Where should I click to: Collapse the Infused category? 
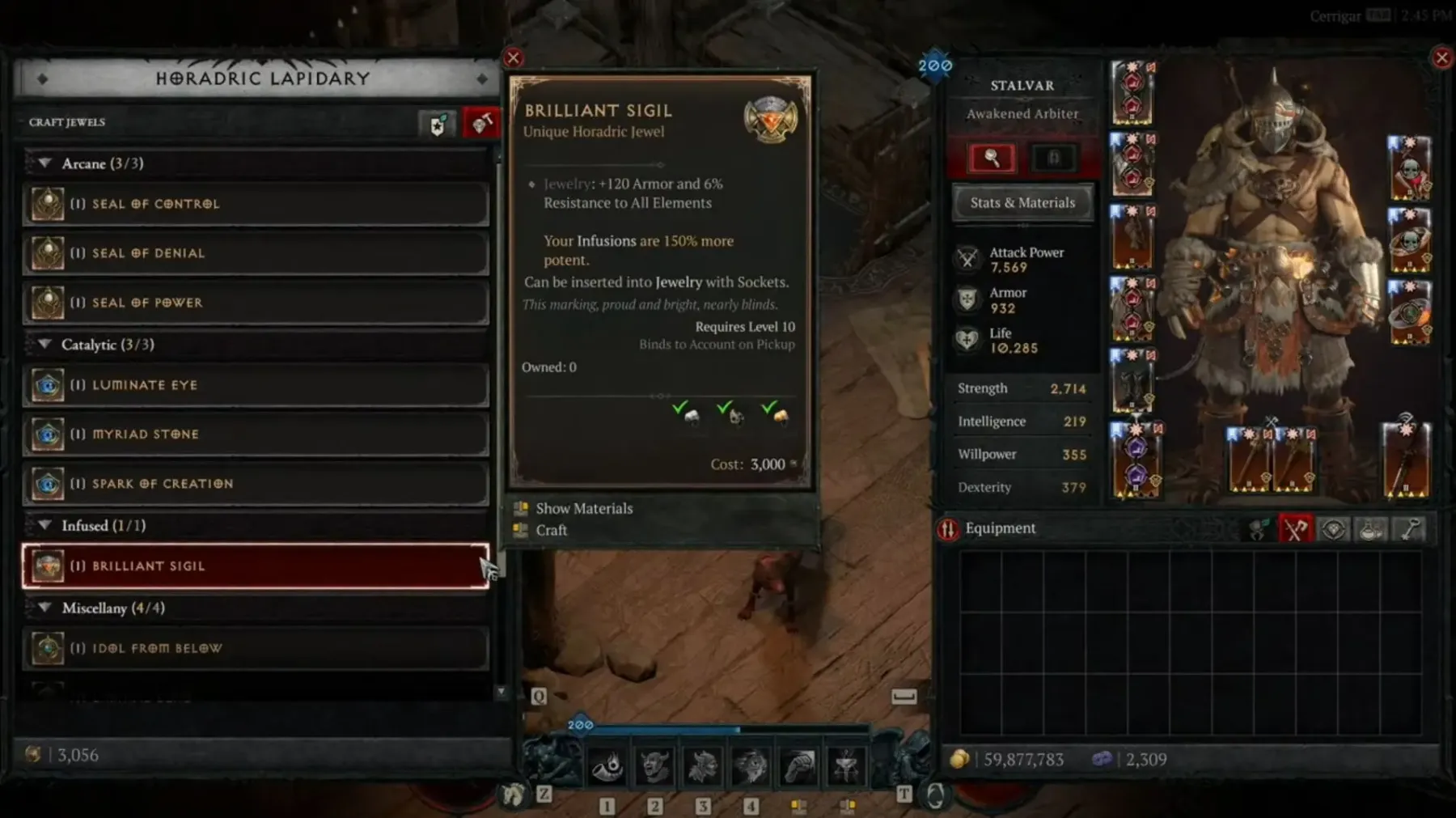tap(45, 526)
